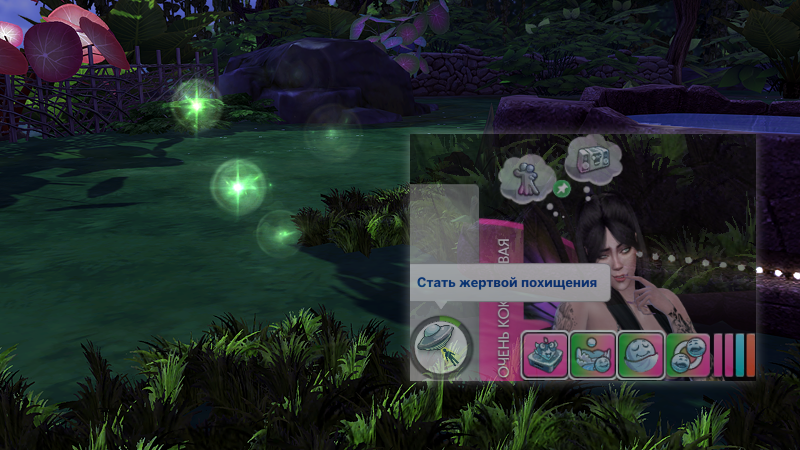
Task: Choose the radio whim thought bubble
Action: tap(589, 159)
